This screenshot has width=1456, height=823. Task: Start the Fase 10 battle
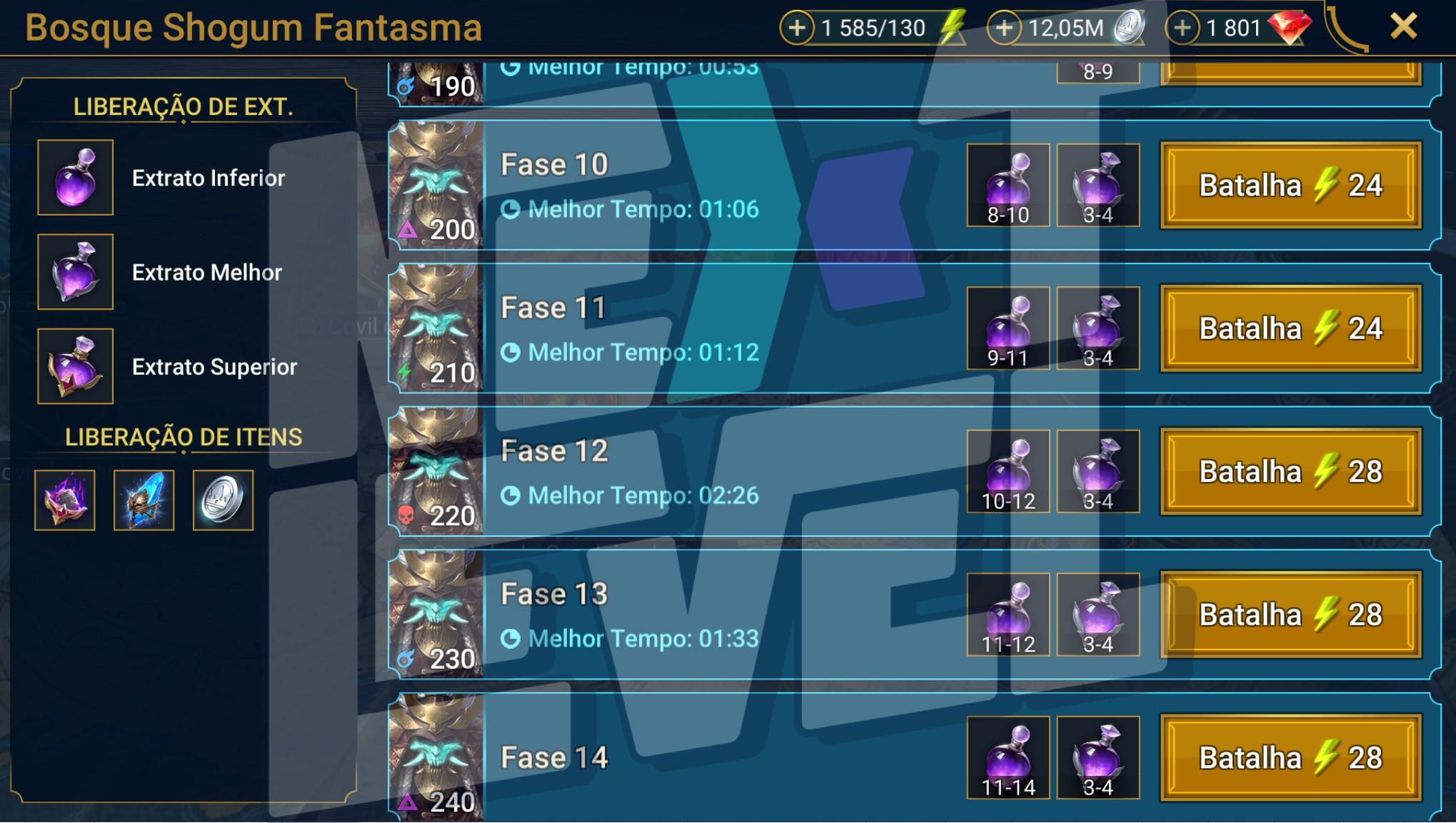[x=1290, y=186]
